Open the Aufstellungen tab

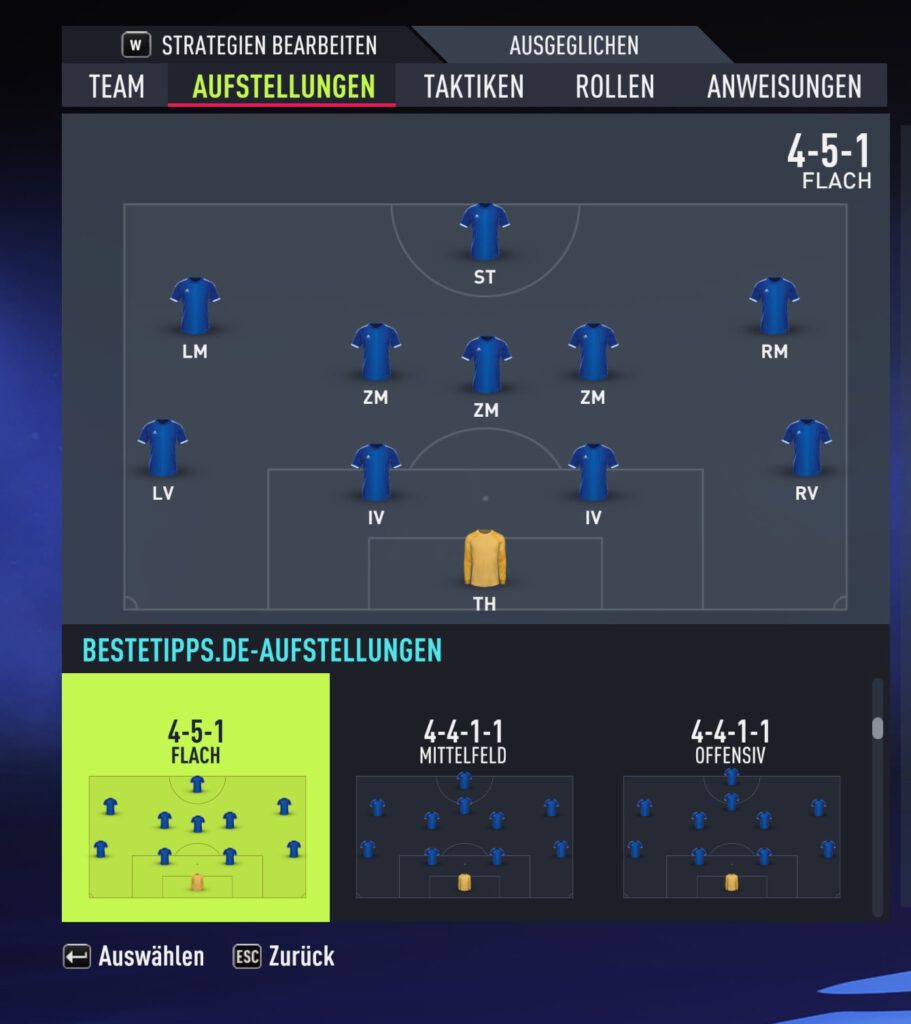click(x=283, y=86)
